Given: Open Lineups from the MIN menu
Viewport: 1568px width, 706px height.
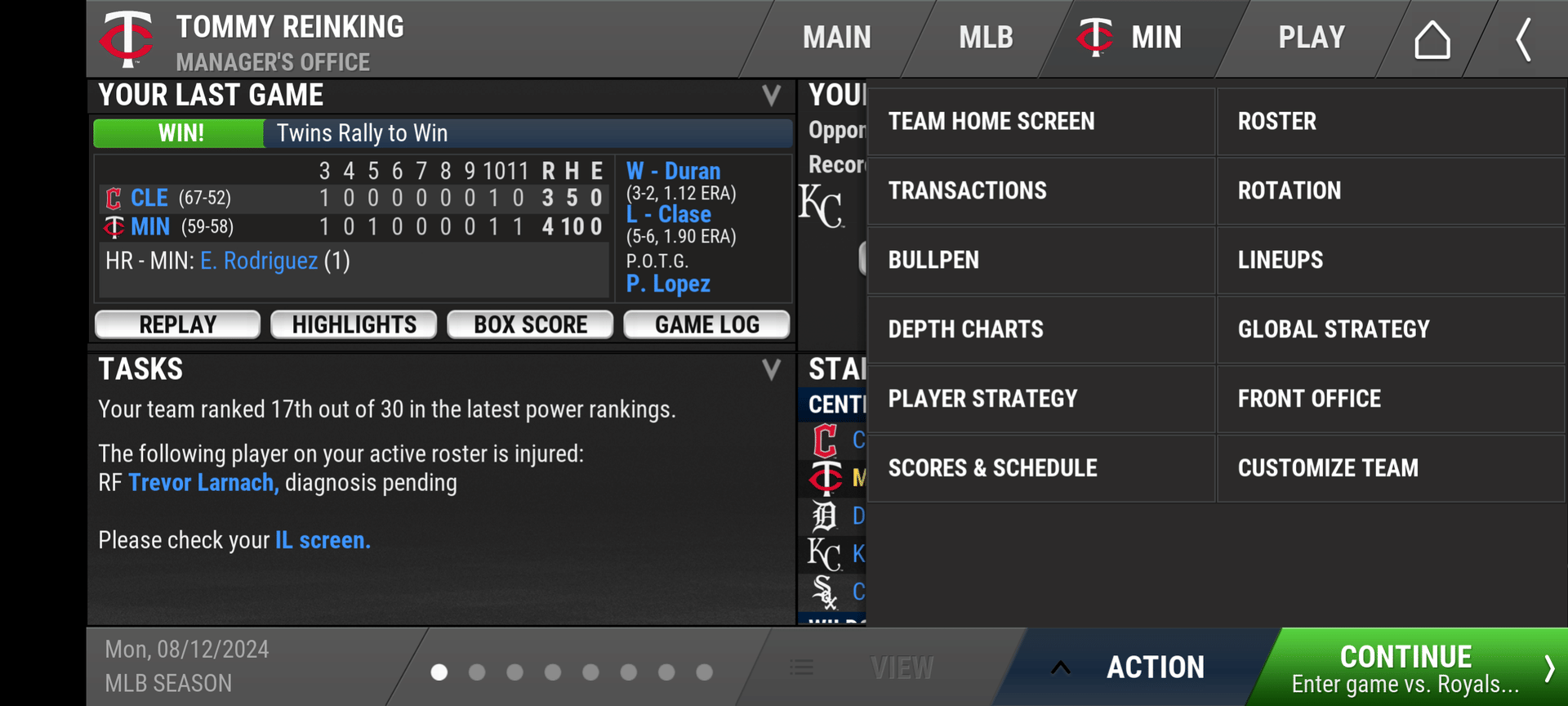Looking at the screenshot, I should click(x=1390, y=261).
